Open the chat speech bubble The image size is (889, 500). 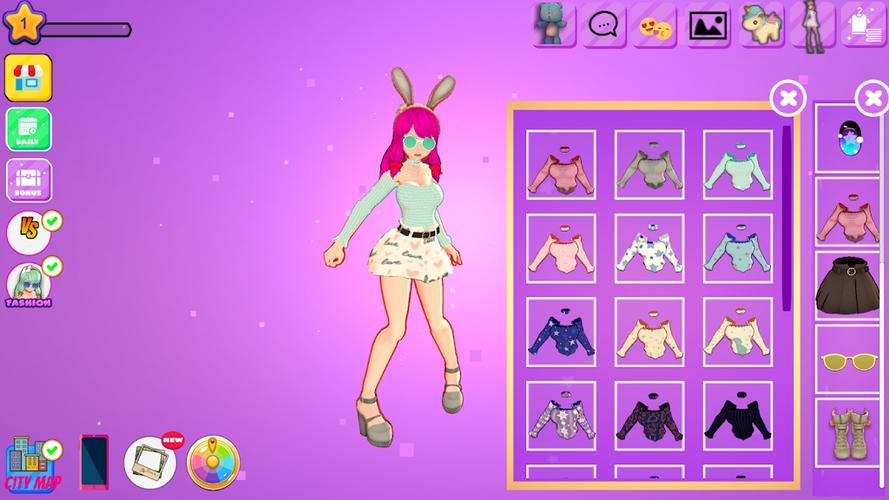tap(605, 24)
